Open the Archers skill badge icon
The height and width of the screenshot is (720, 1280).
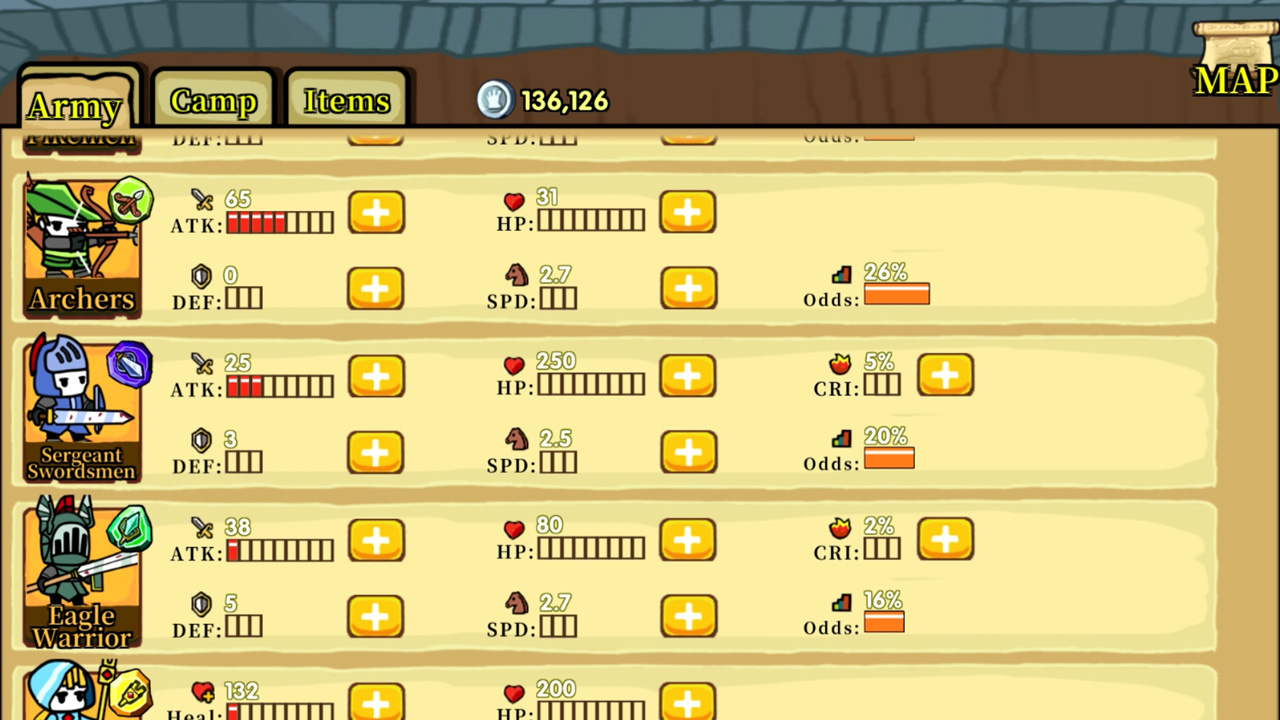[x=133, y=200]
